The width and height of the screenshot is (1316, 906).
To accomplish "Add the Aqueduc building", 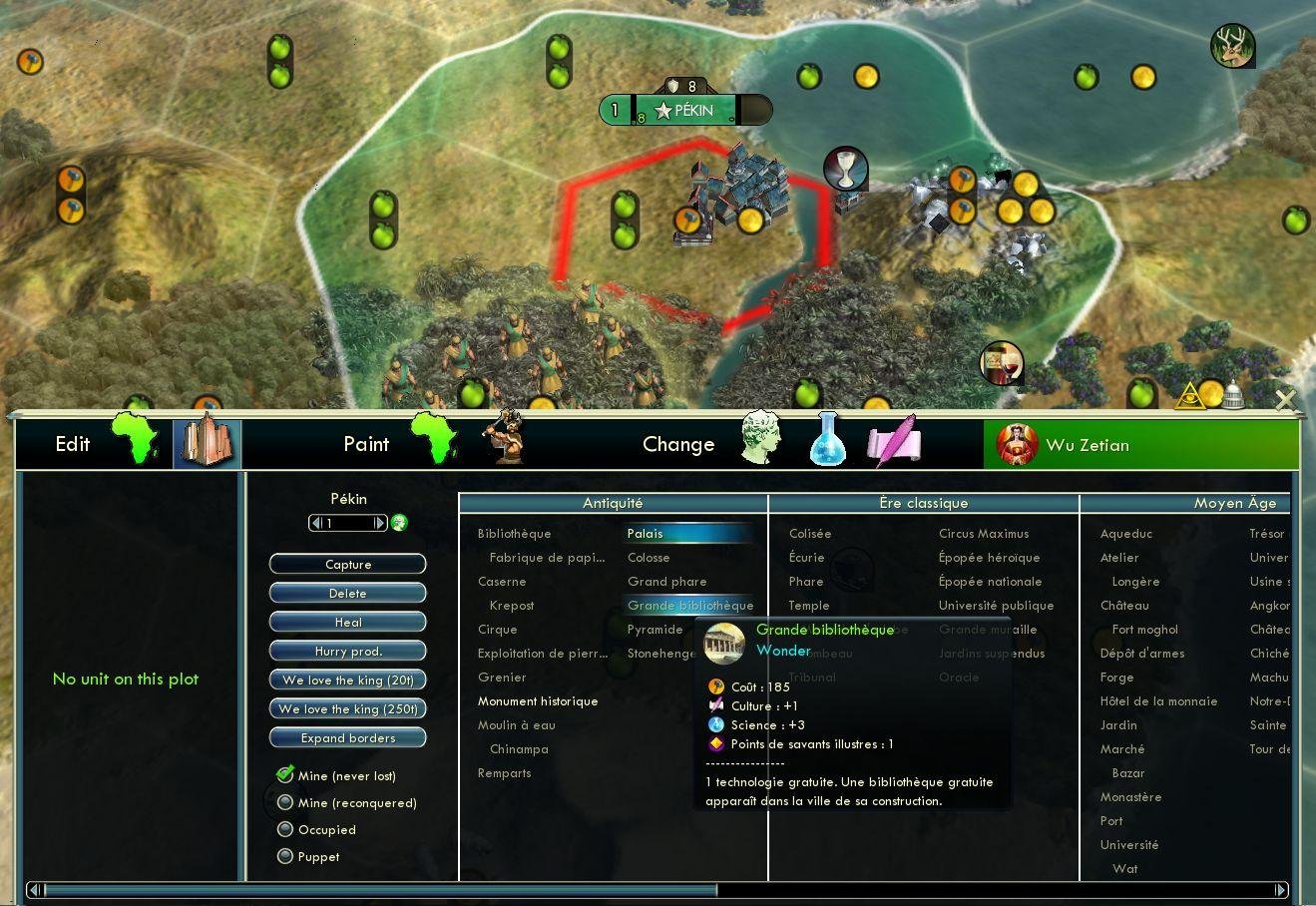I will tap(1125, 534).
